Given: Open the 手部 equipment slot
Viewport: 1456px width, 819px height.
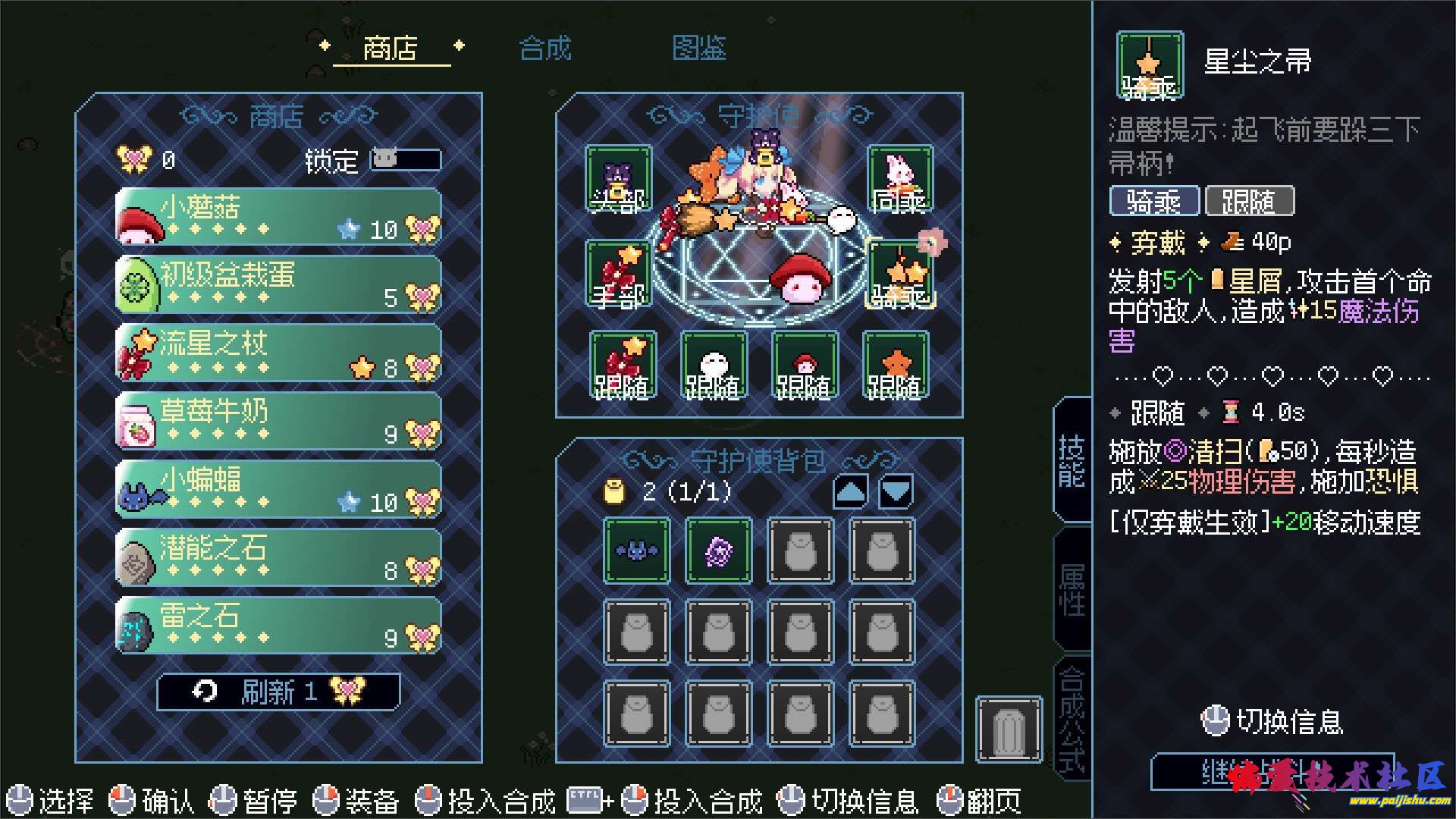Looking at the screenshot, I should (x=618, y=274).
